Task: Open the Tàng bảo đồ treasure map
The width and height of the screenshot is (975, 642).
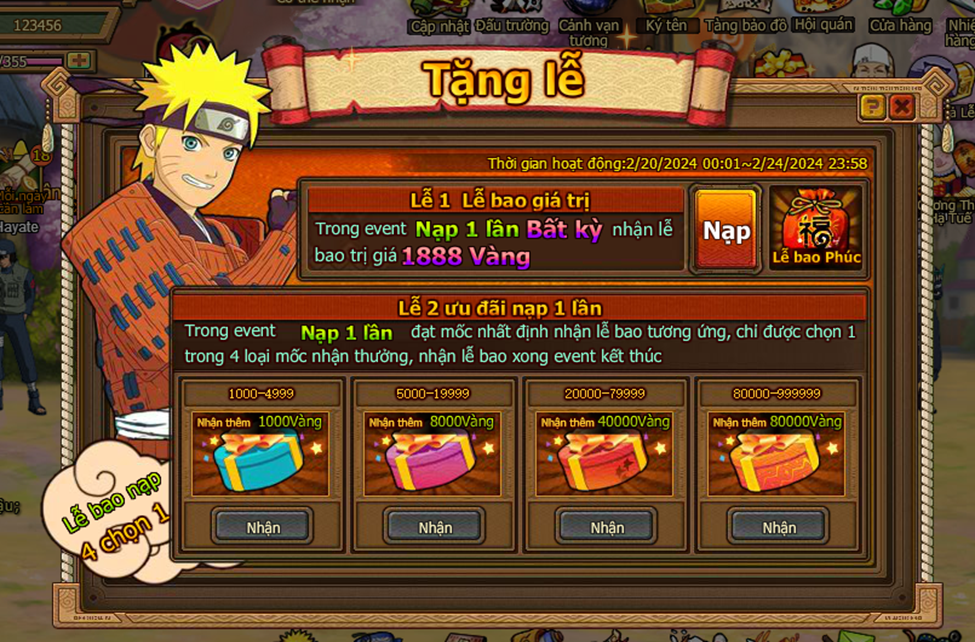Action: [746, 24]
